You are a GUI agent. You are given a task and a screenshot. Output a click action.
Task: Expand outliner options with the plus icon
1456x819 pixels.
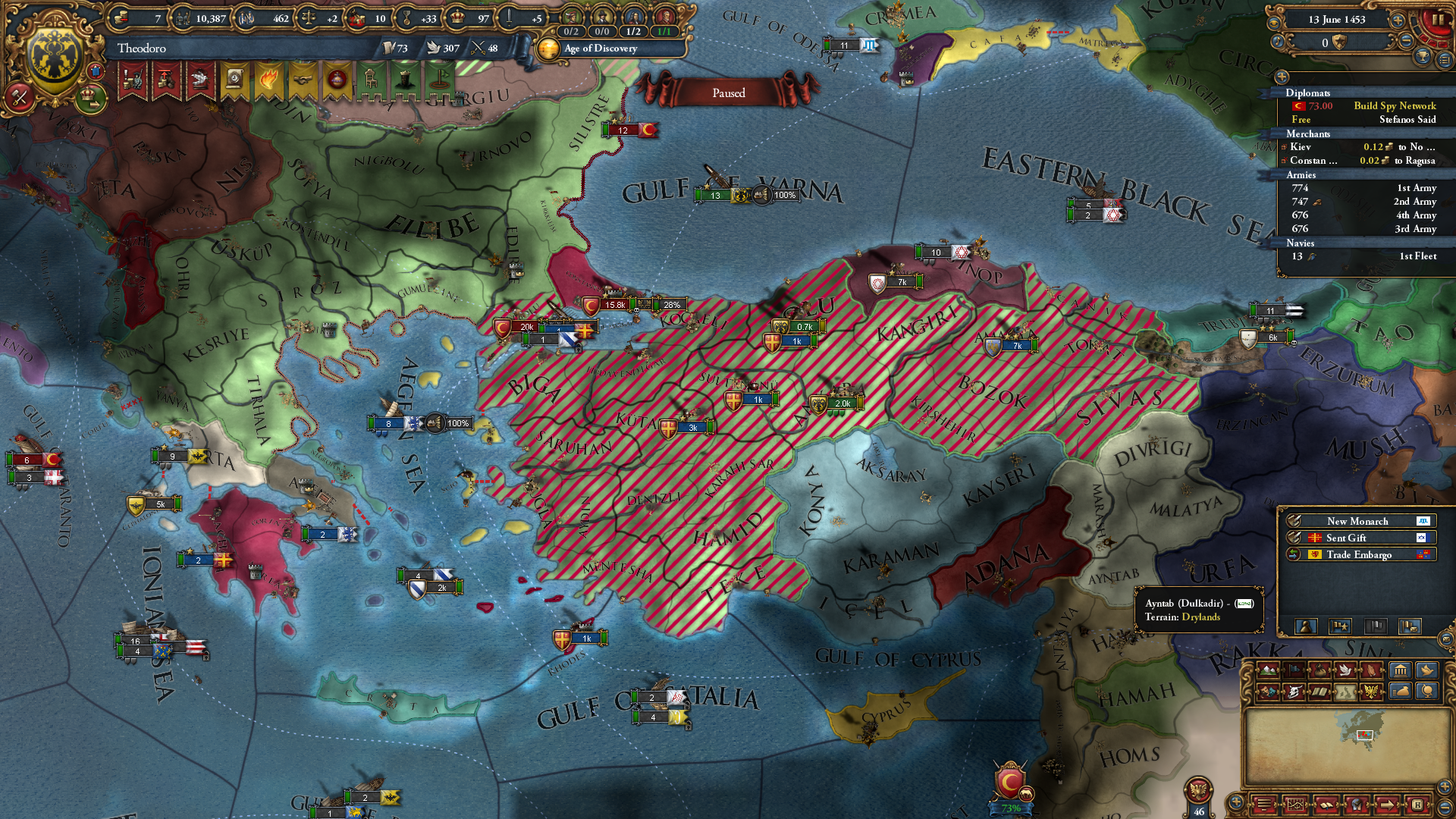pos(1281,77)
